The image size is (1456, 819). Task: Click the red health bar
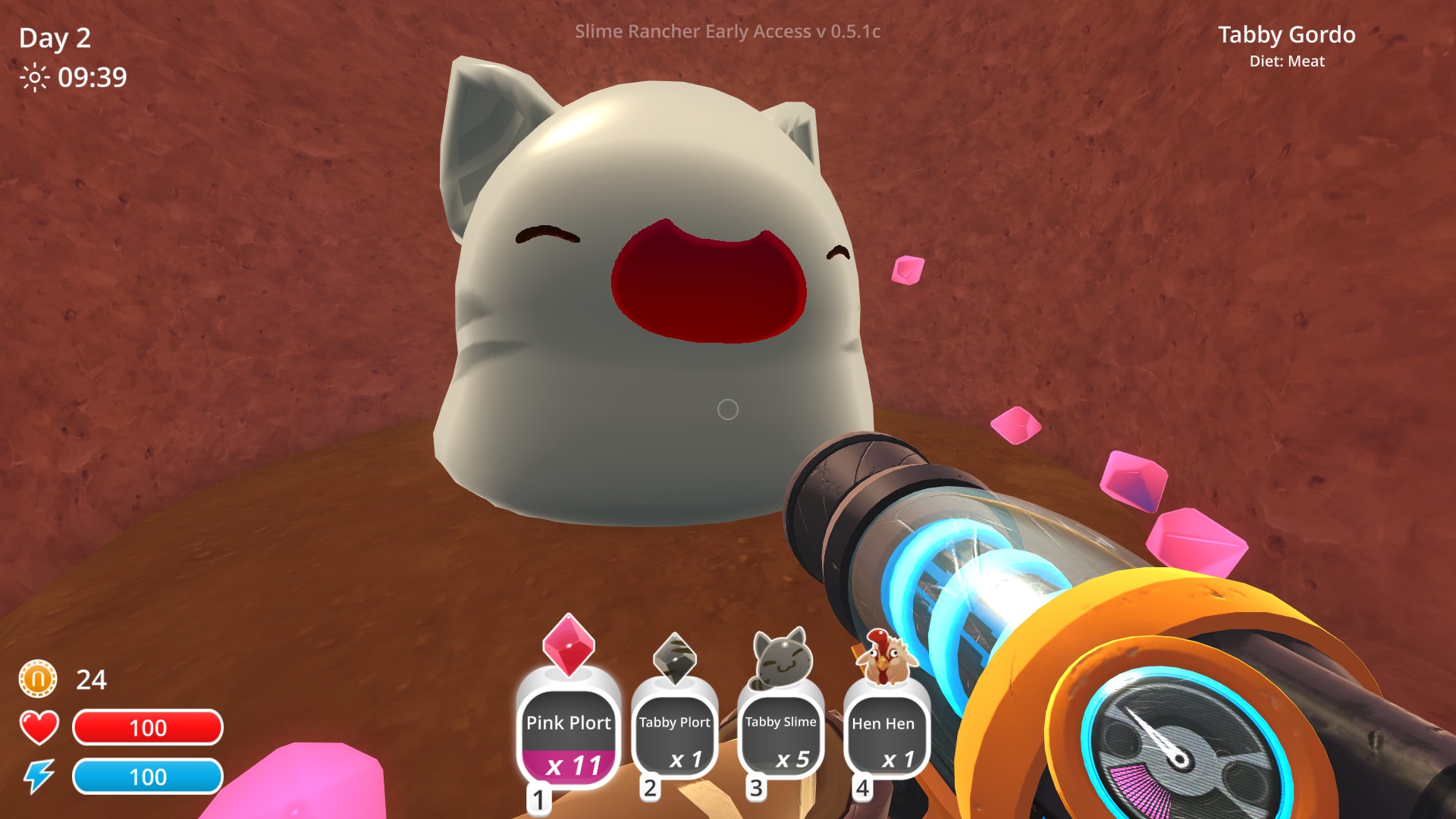point(147,727)
